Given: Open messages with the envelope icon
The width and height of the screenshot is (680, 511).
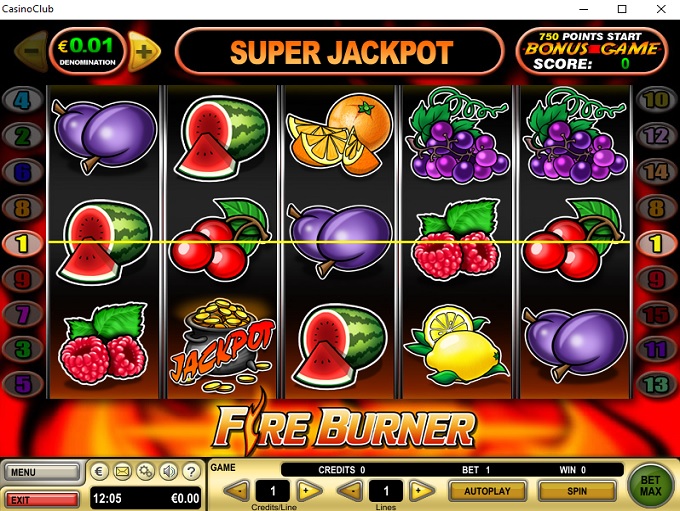Looking at the screenshot, I should 122,472.
